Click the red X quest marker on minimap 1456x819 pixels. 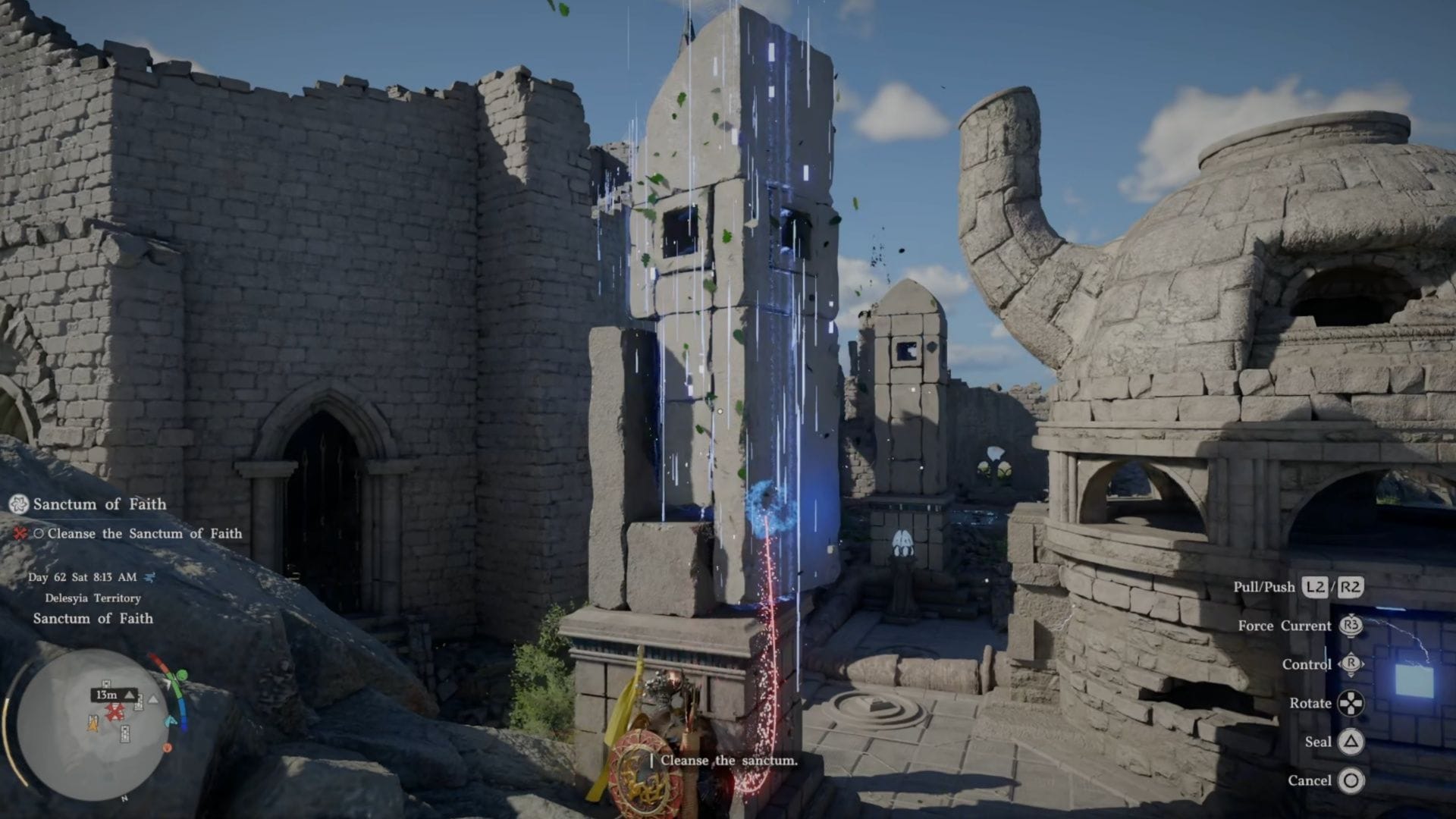coord(115,711)
